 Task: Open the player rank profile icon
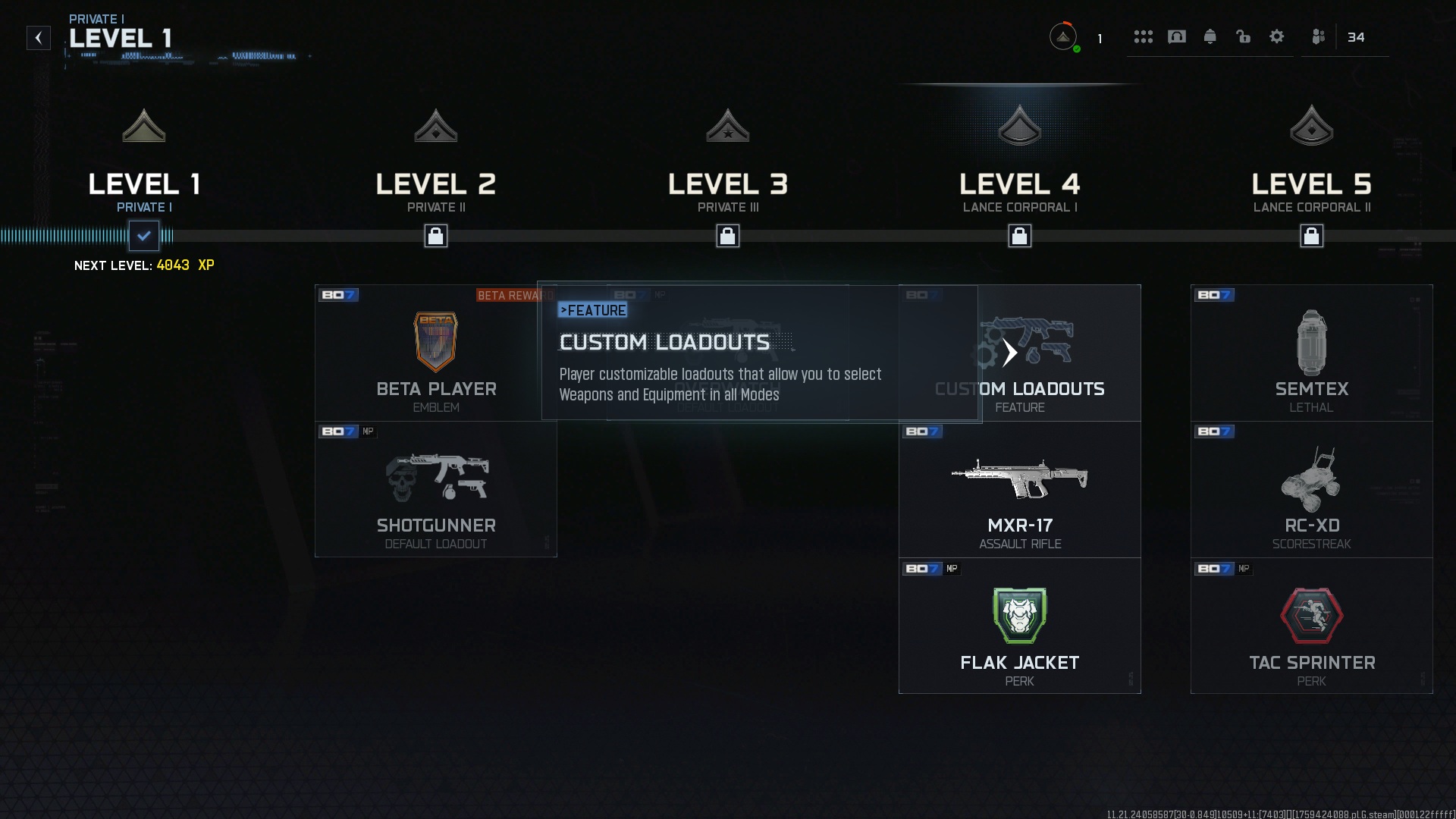coord(1063,37)
